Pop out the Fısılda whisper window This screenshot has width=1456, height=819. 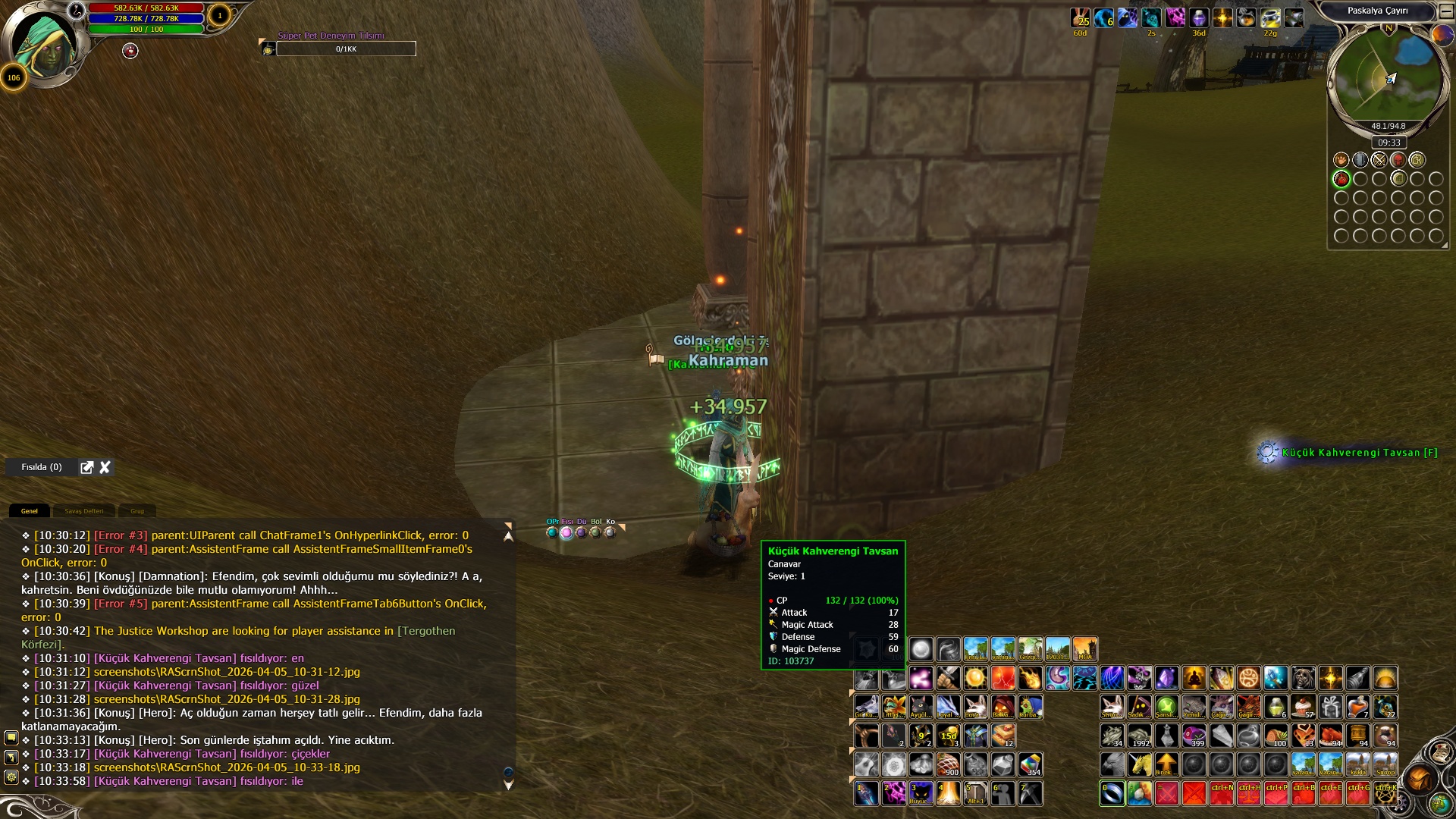click(87, 467)
